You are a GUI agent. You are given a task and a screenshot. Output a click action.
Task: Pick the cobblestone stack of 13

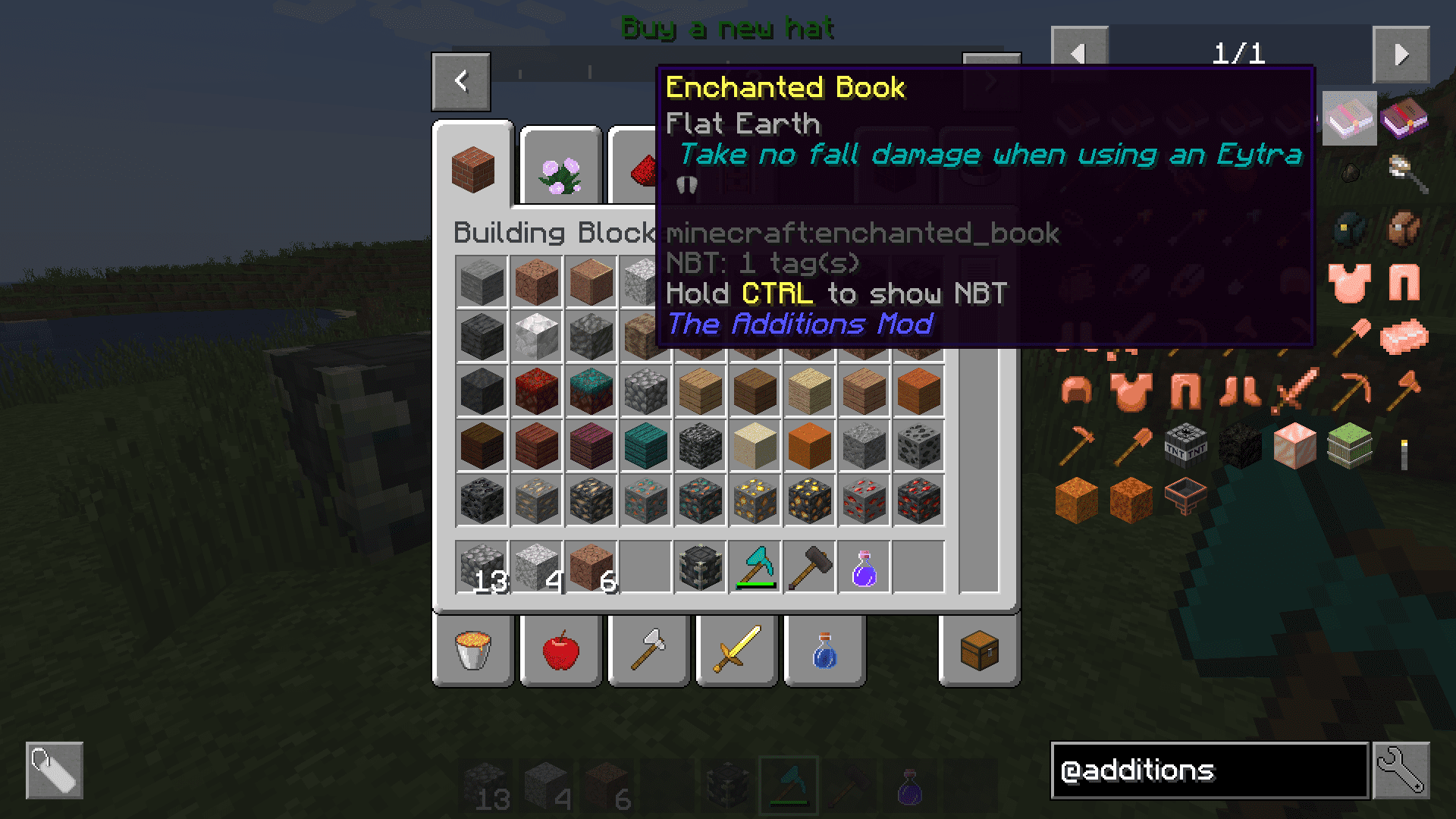click(x=482, y=567)
